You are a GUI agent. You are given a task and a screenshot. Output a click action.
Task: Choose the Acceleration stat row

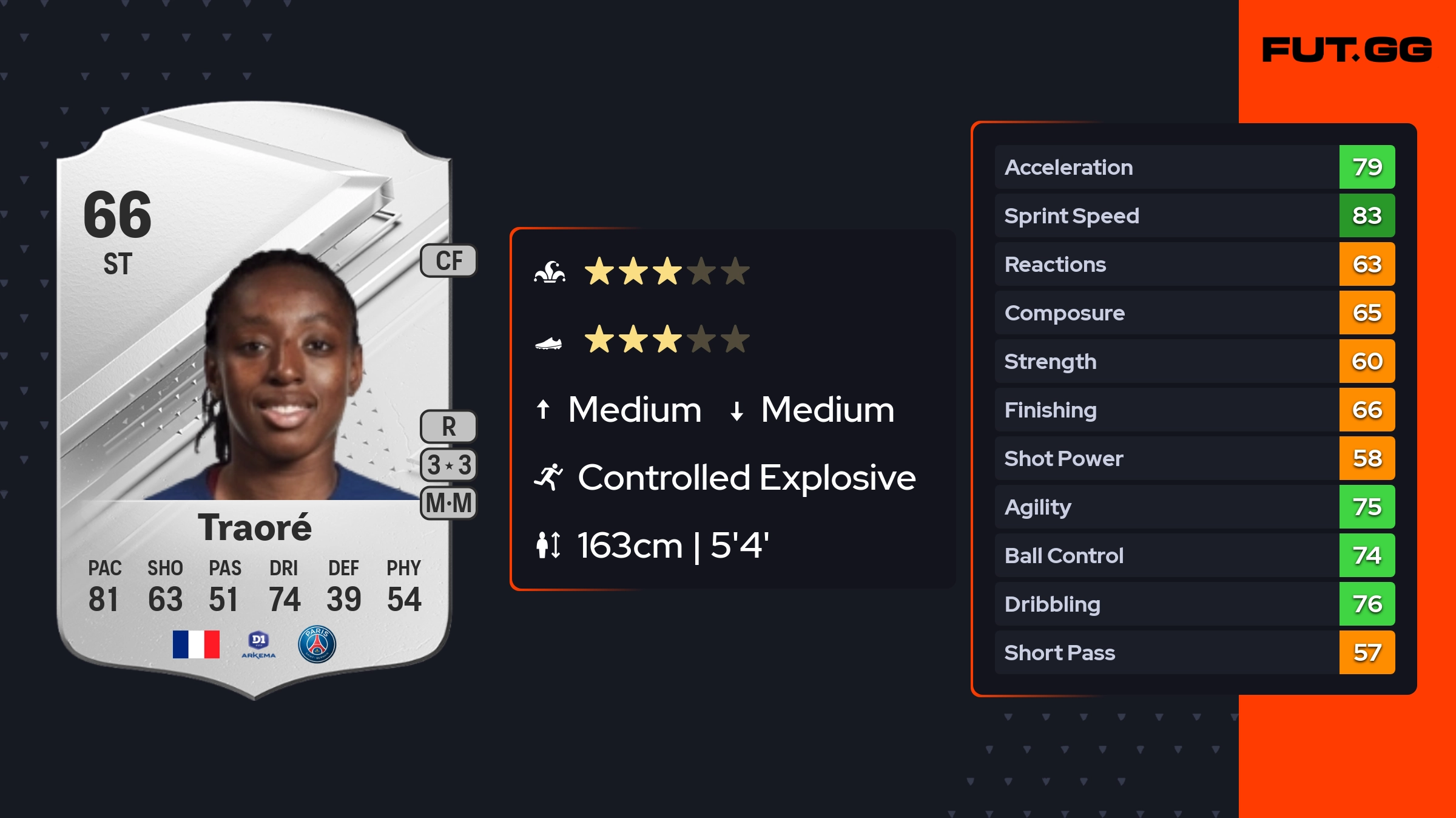pyautogui.click(x=1194, y=167)
